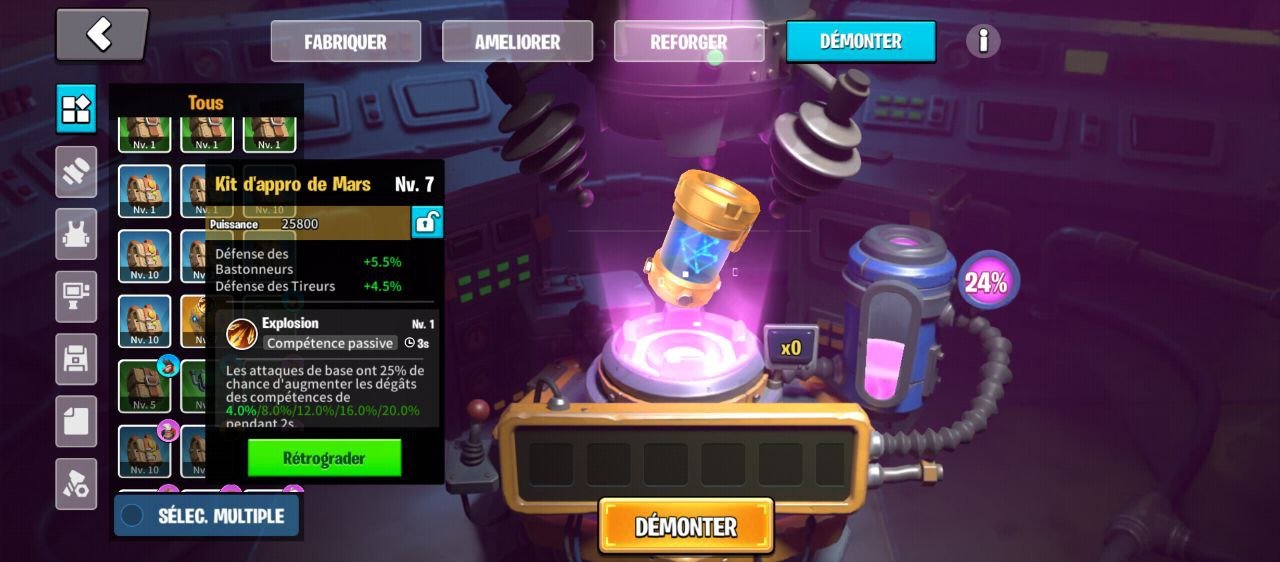1280x562 pixels.
Task: Filter by bandage roll category
Action: pyautogui.click(x=76, y=172)
